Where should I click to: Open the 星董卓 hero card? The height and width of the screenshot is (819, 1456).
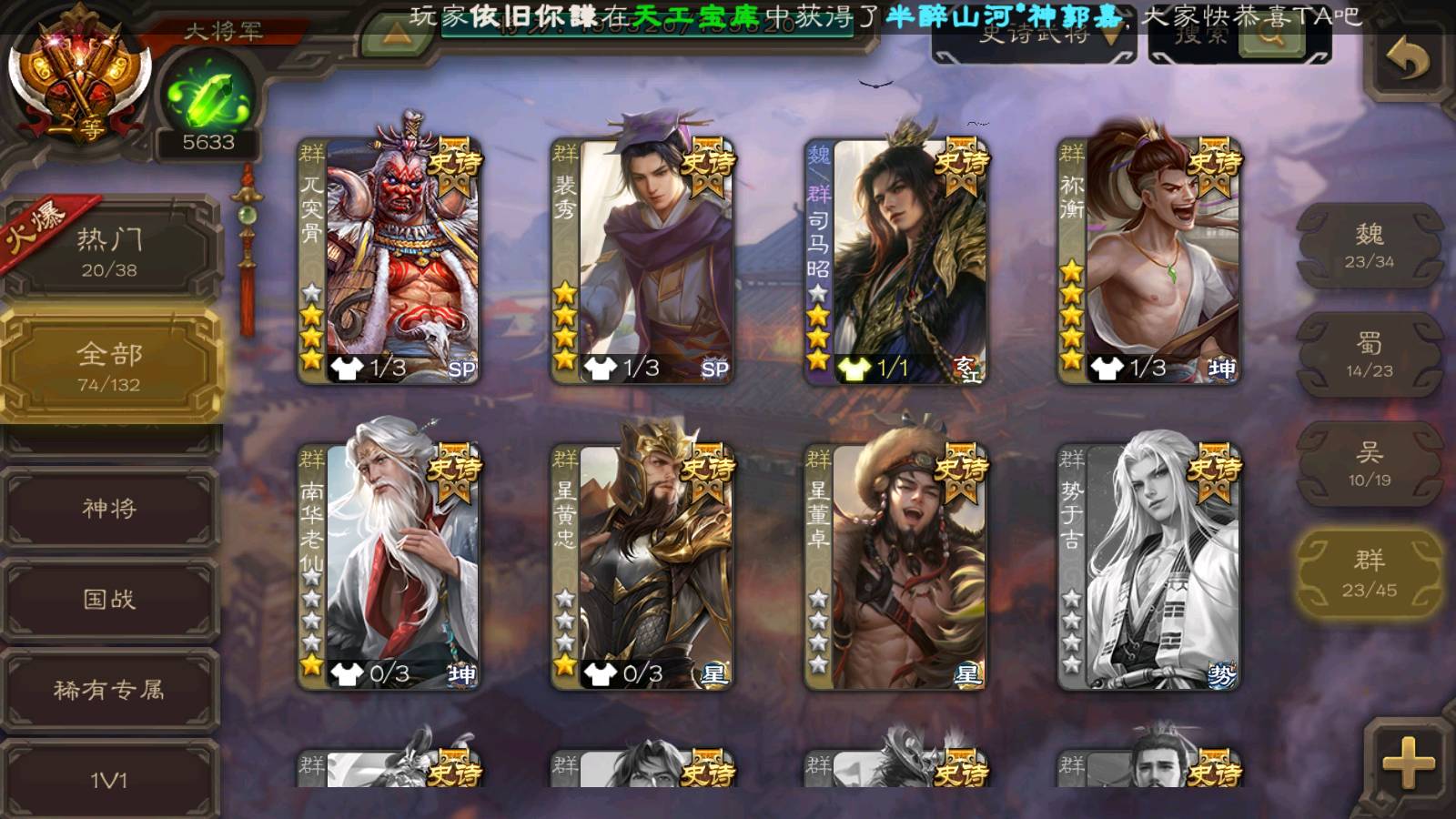point(895,566)
